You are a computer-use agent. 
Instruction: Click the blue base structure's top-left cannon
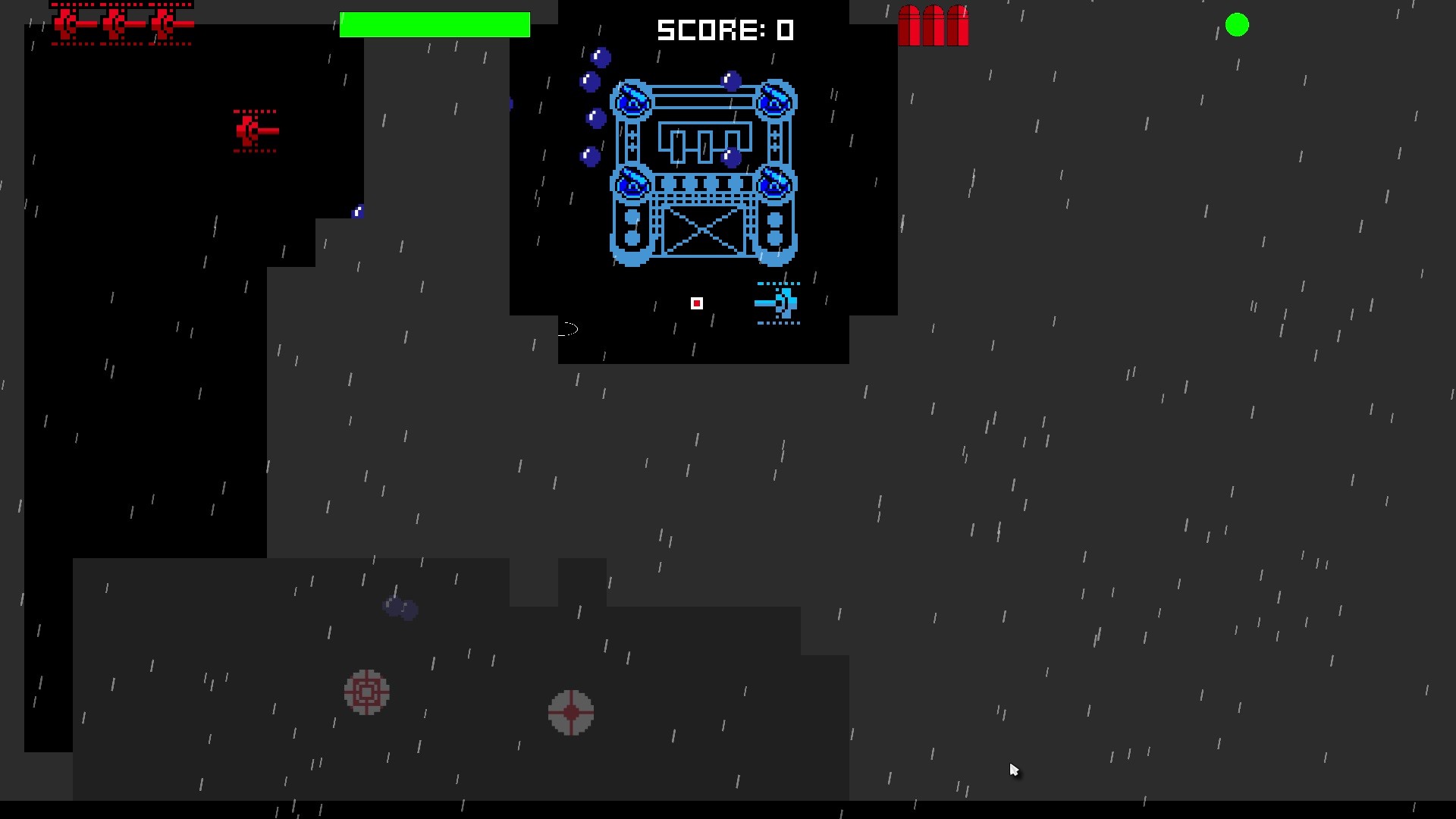[x=632, y=99]
